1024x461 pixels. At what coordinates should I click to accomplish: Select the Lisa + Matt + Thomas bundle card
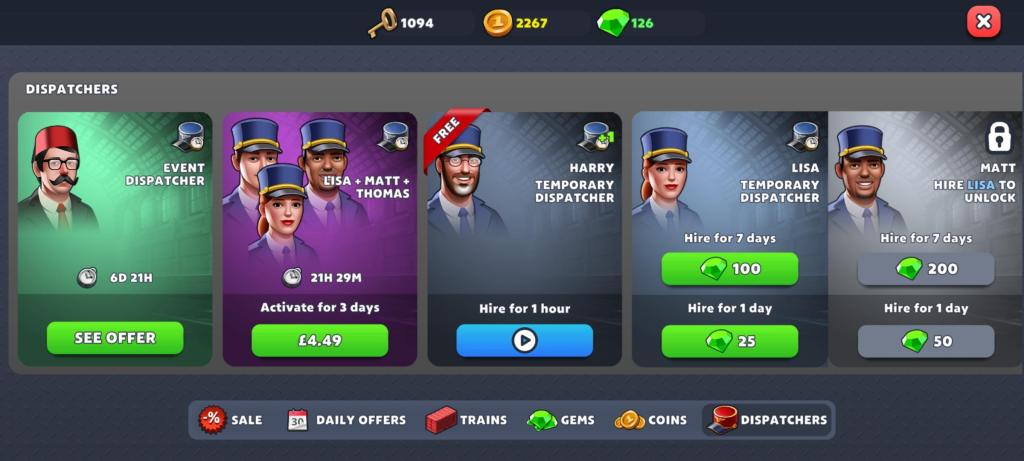pyautogui.click(x=319, y=200)
